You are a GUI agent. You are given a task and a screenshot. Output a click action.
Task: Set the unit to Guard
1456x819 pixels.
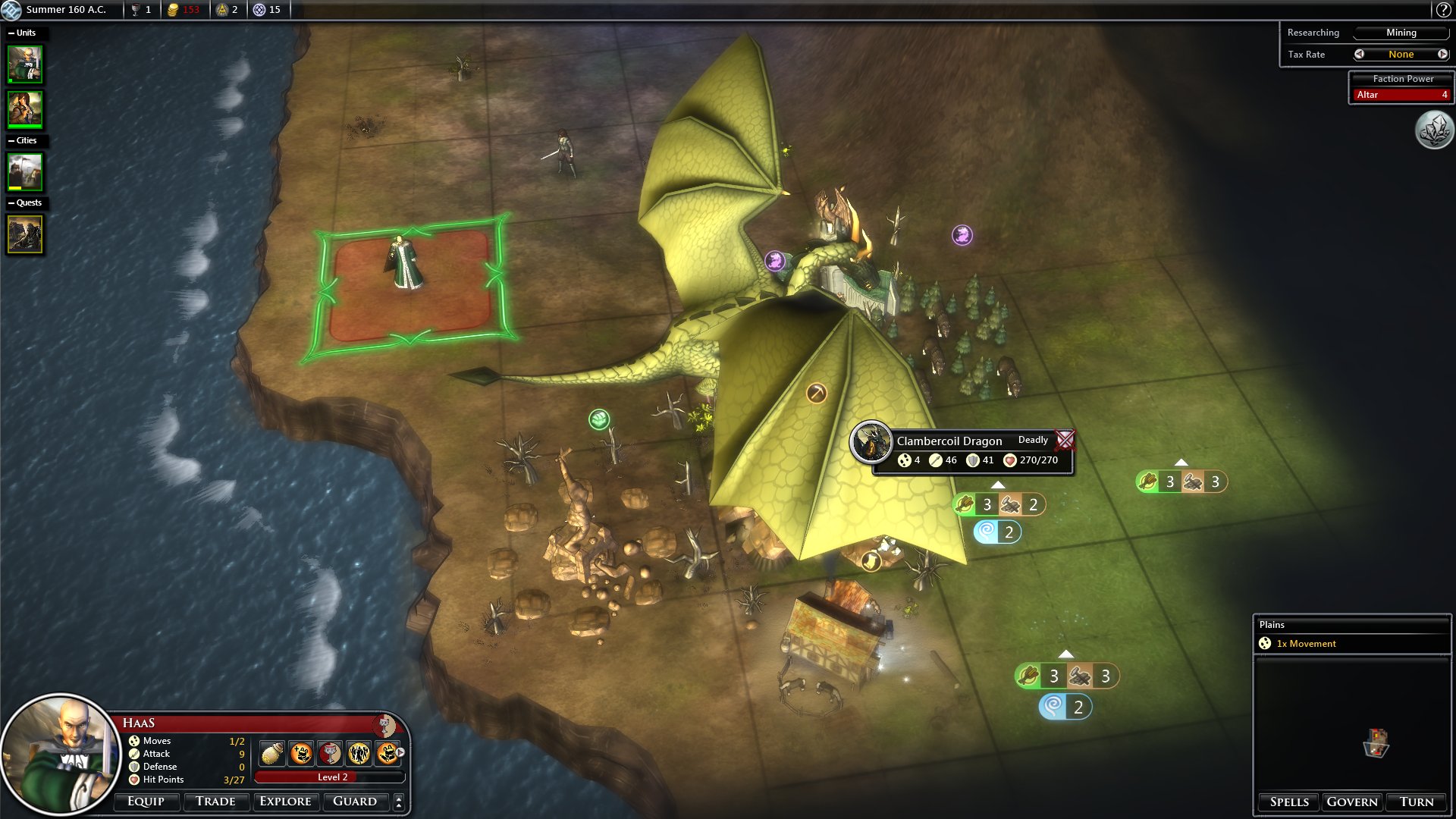pyautogui.click(x=355, y=802)
